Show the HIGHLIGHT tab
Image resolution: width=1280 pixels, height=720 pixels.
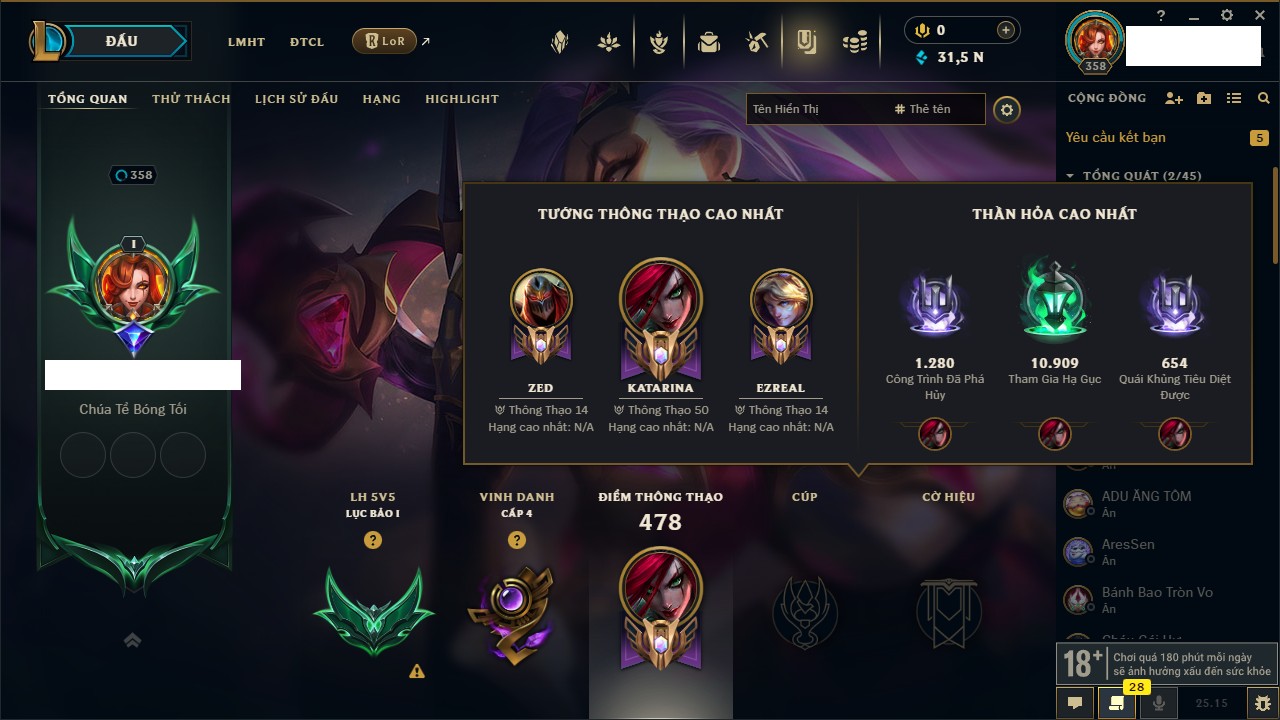pyautogui.click(x=461, y=99)
